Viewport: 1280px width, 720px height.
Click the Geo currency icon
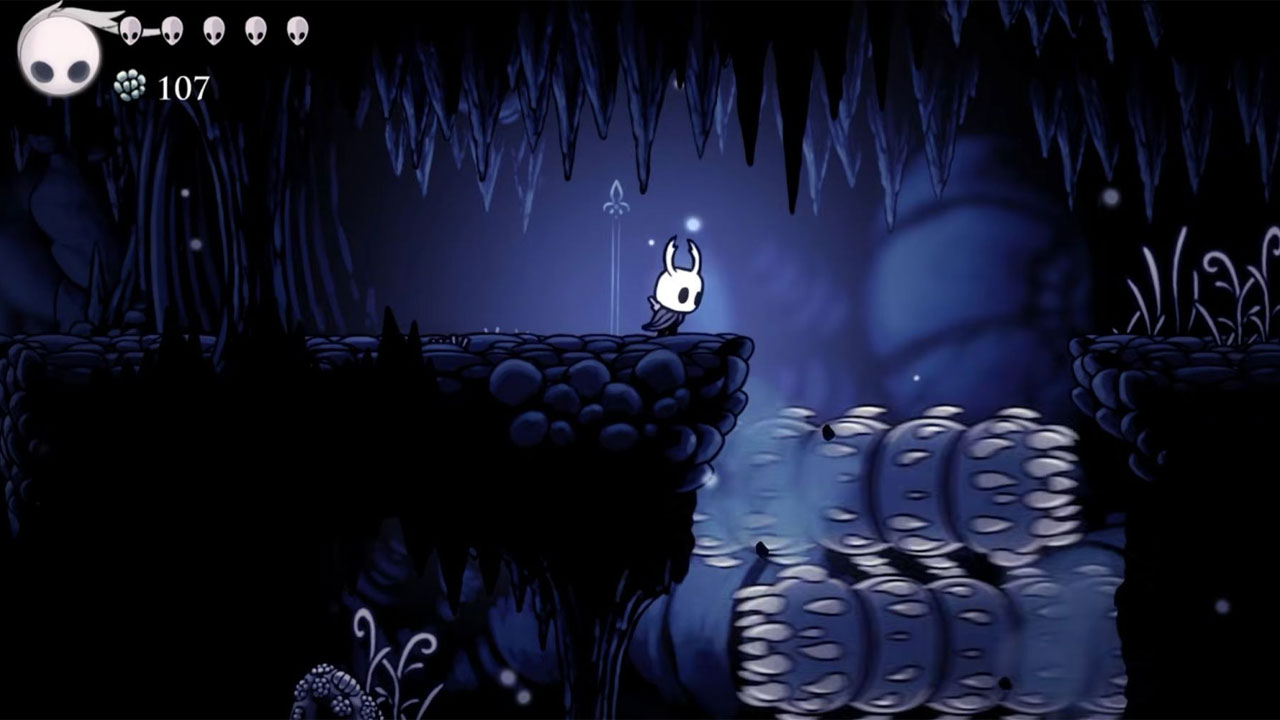coord(130,85)
